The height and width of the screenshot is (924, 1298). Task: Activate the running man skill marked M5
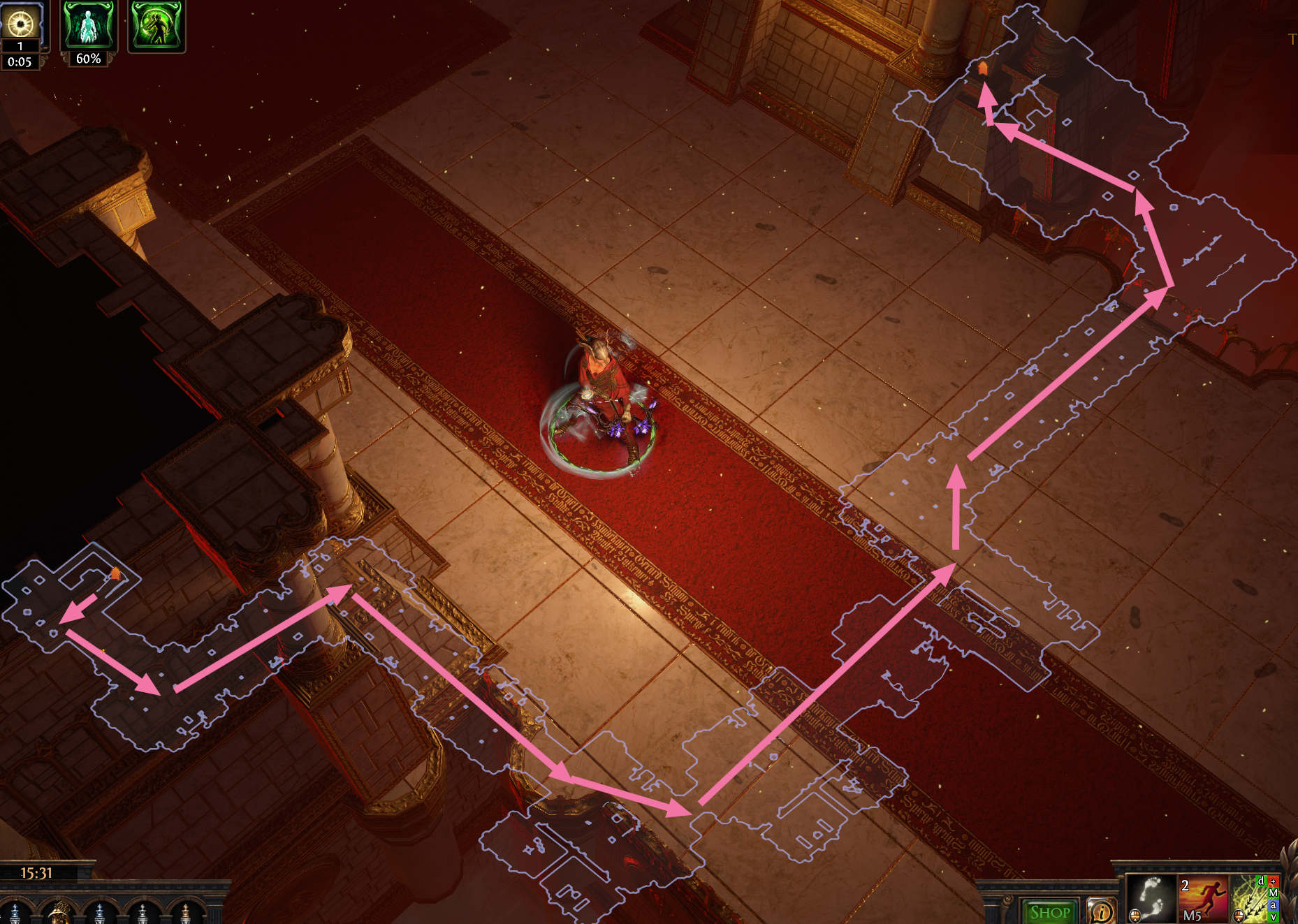(1203, 899)
